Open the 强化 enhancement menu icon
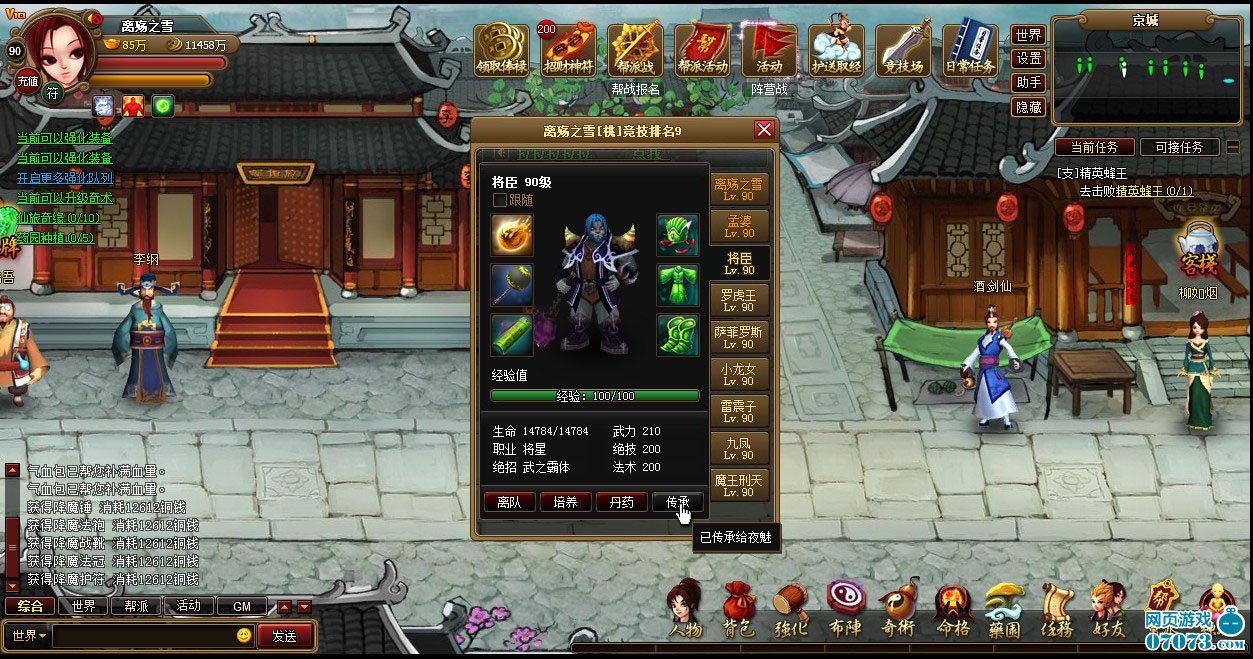 pyautogui.click(x=791, y=611)
